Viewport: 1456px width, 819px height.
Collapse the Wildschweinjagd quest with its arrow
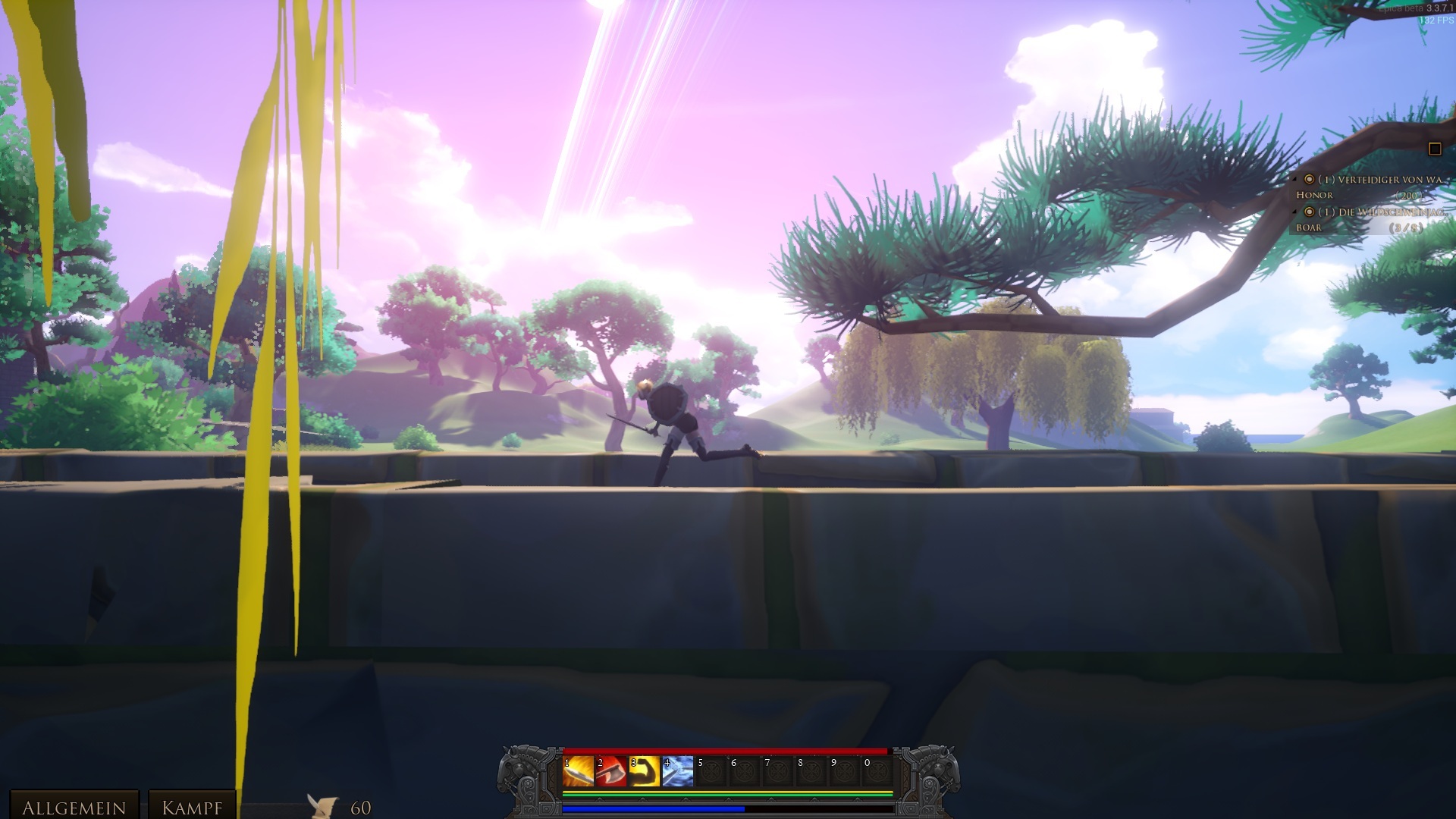coord(1295,212)
